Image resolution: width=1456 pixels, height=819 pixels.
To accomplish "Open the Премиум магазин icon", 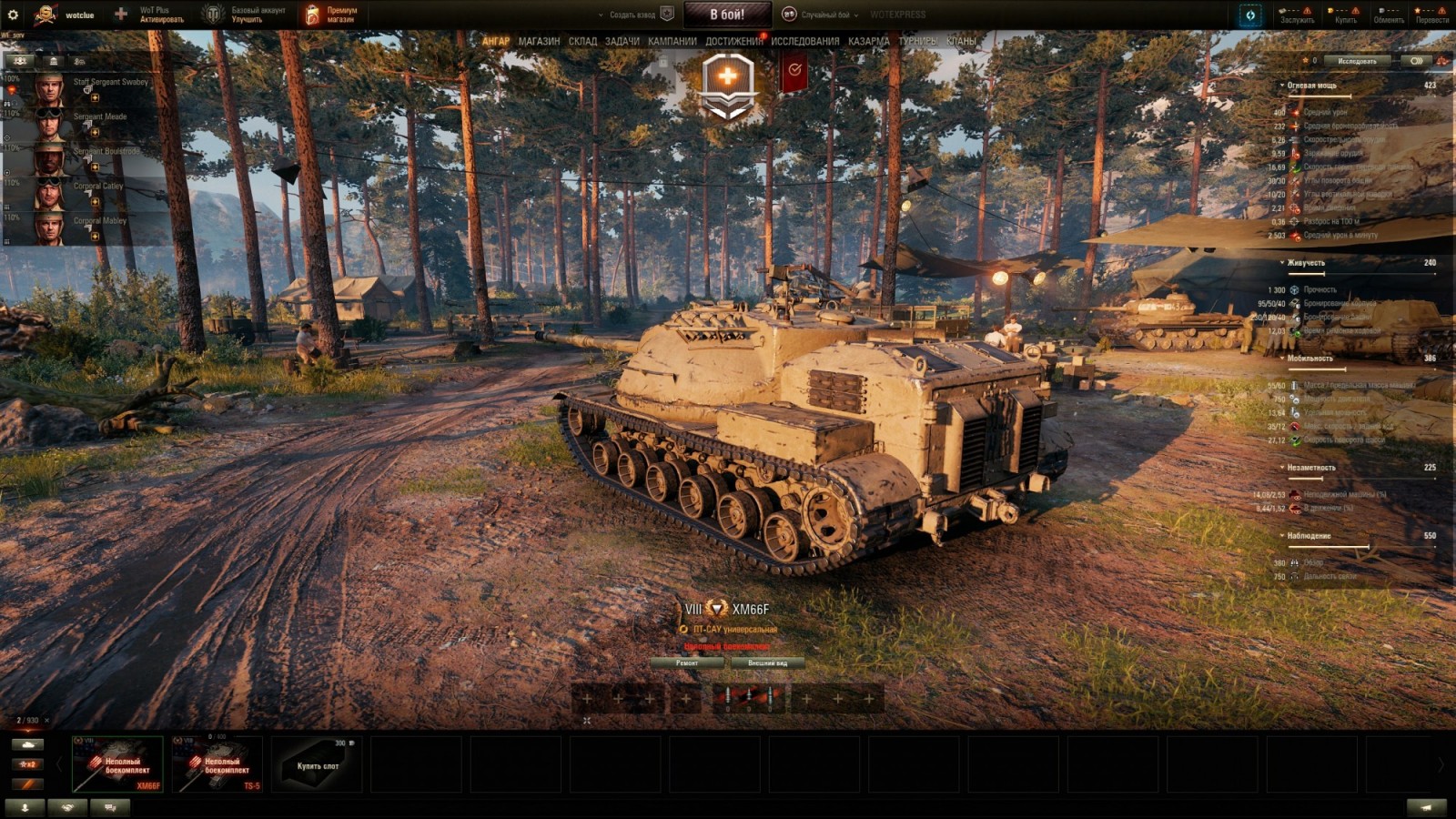I will click(310, 15).
